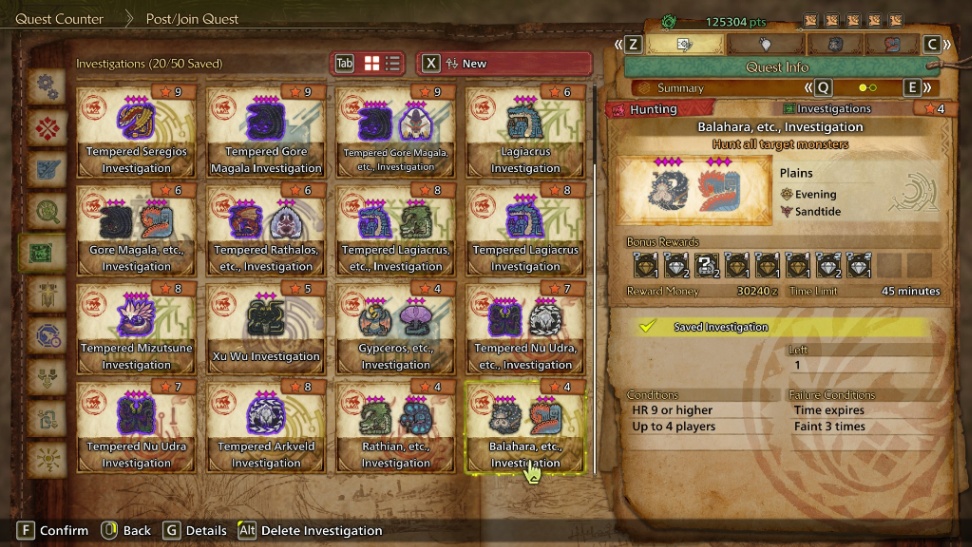
Task: Select the first Quest Info tab
Action: point(685,45)
